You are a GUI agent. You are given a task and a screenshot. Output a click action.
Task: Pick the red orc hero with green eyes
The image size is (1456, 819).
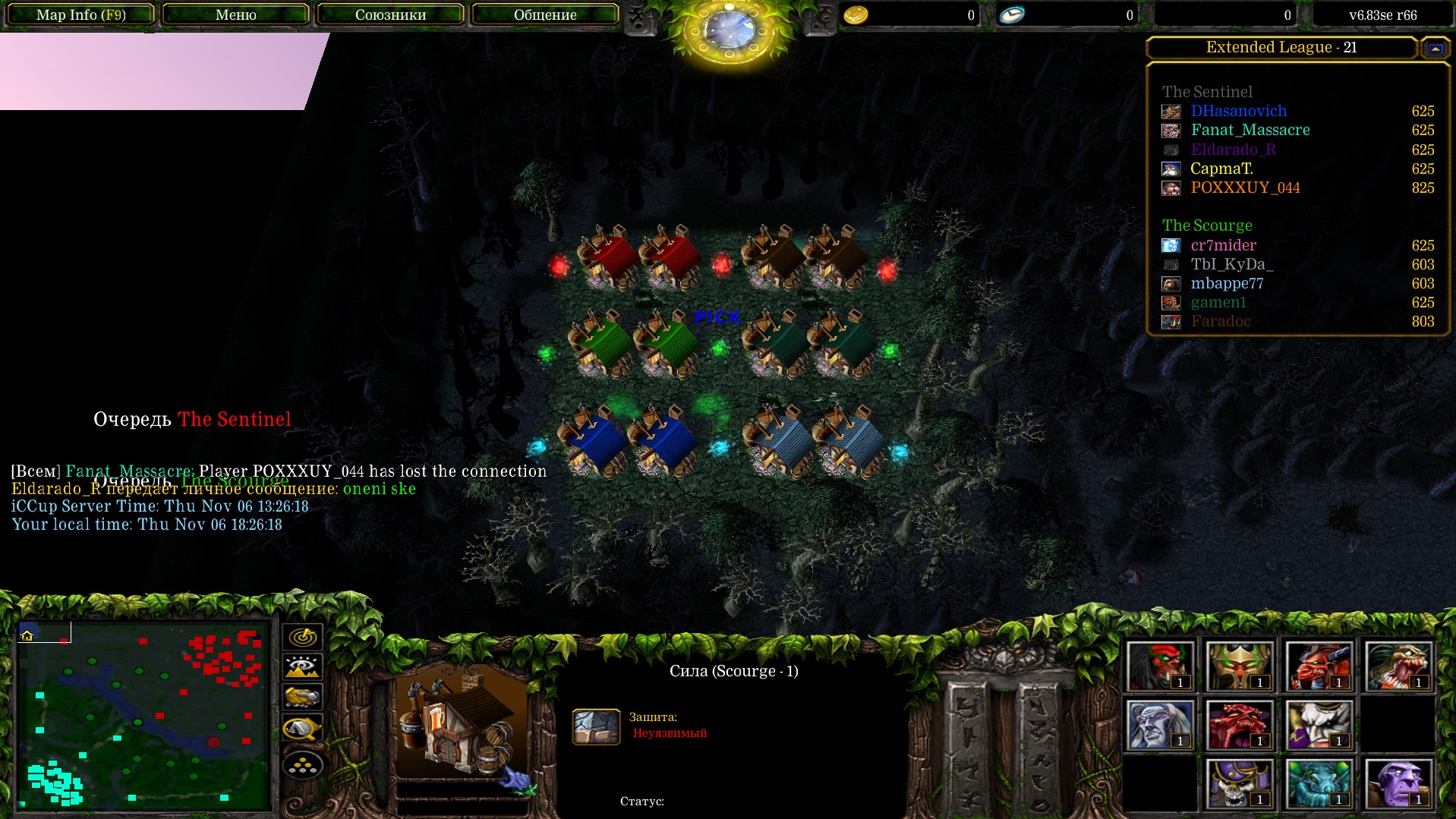pyautogui.click(x=1159, y=666)
